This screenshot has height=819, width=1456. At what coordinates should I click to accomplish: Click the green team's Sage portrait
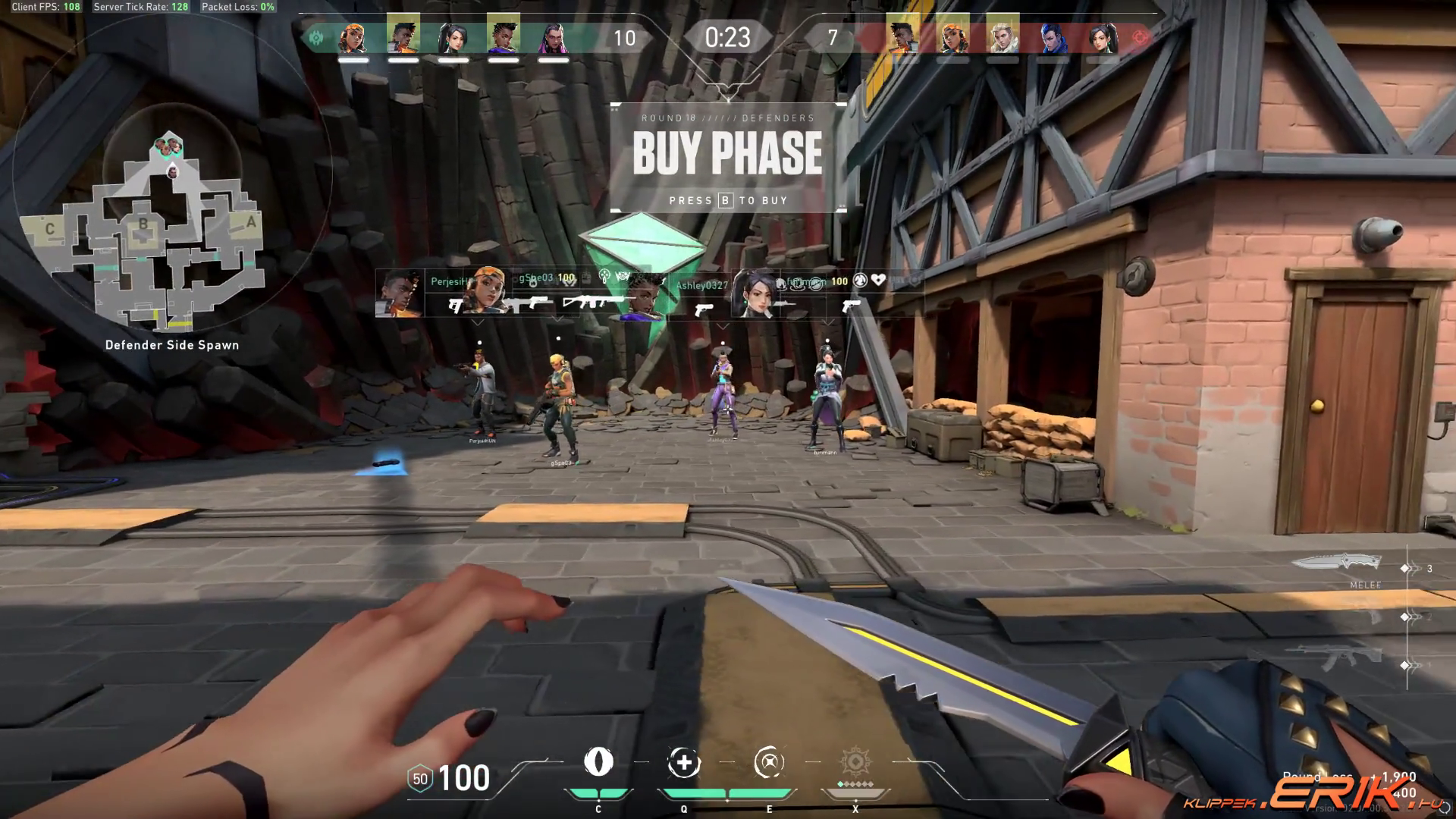(453, 36)
